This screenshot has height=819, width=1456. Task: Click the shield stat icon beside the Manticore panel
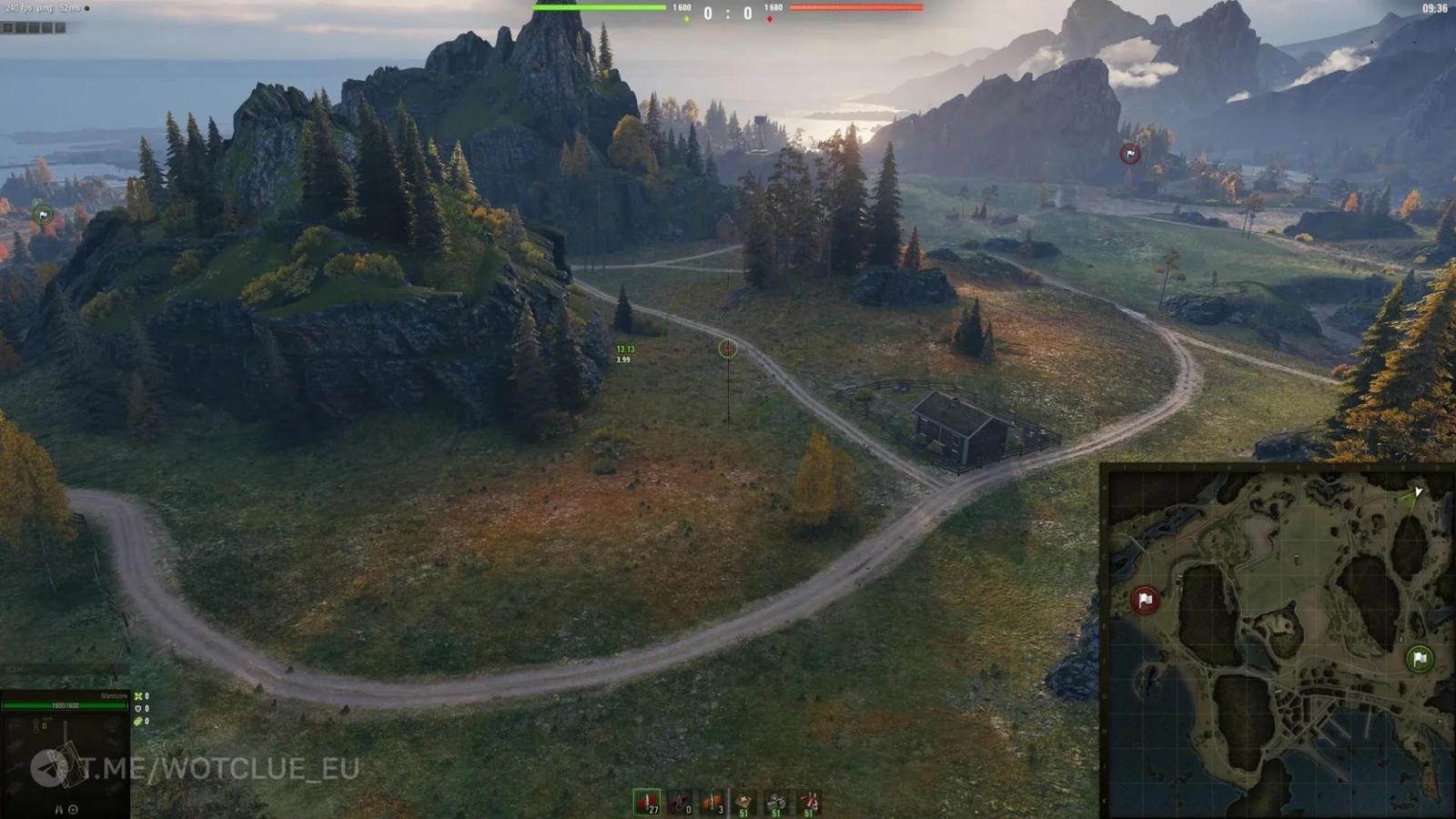point(138,708)
